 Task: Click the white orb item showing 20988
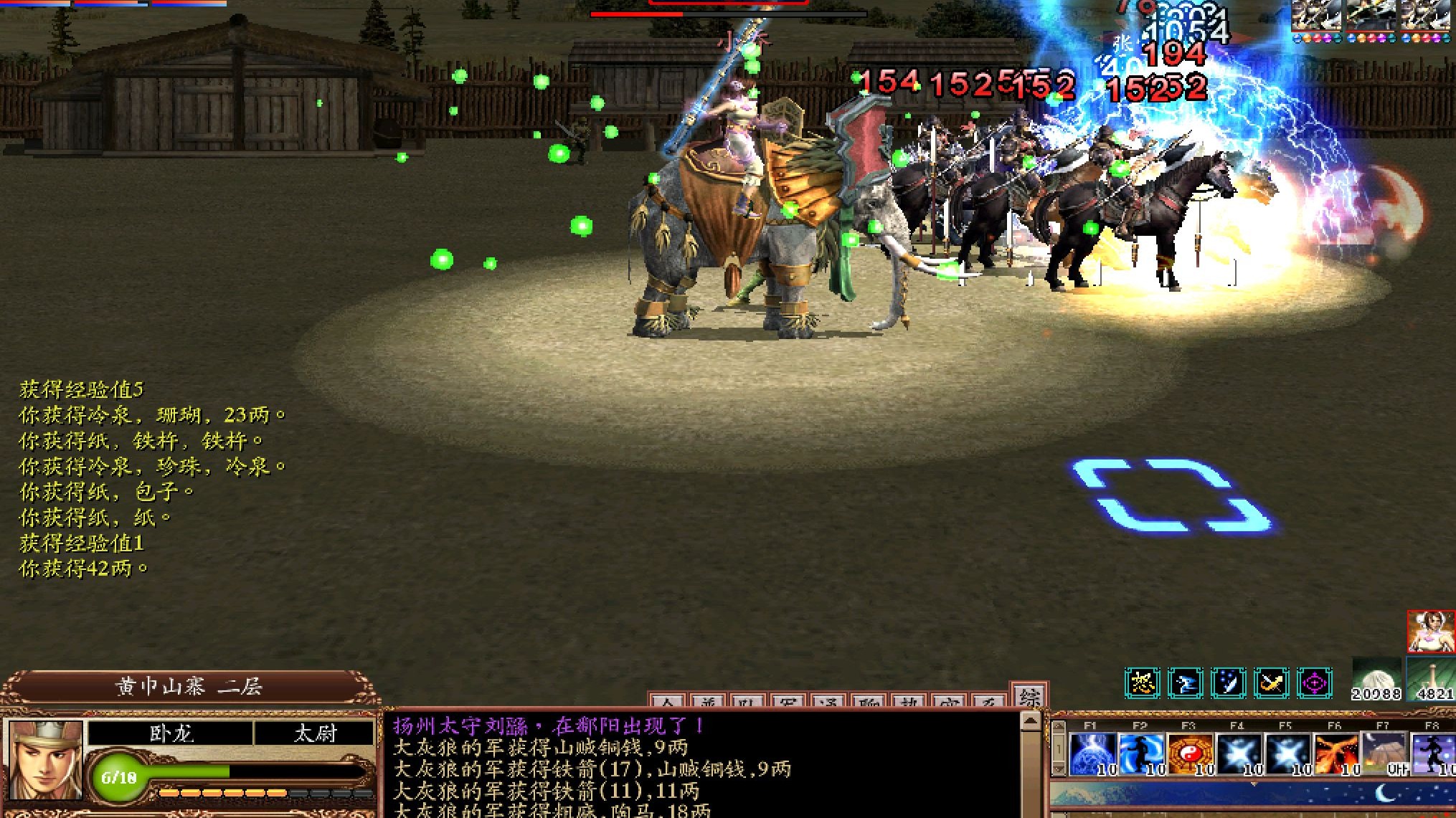click(1376, 679)
